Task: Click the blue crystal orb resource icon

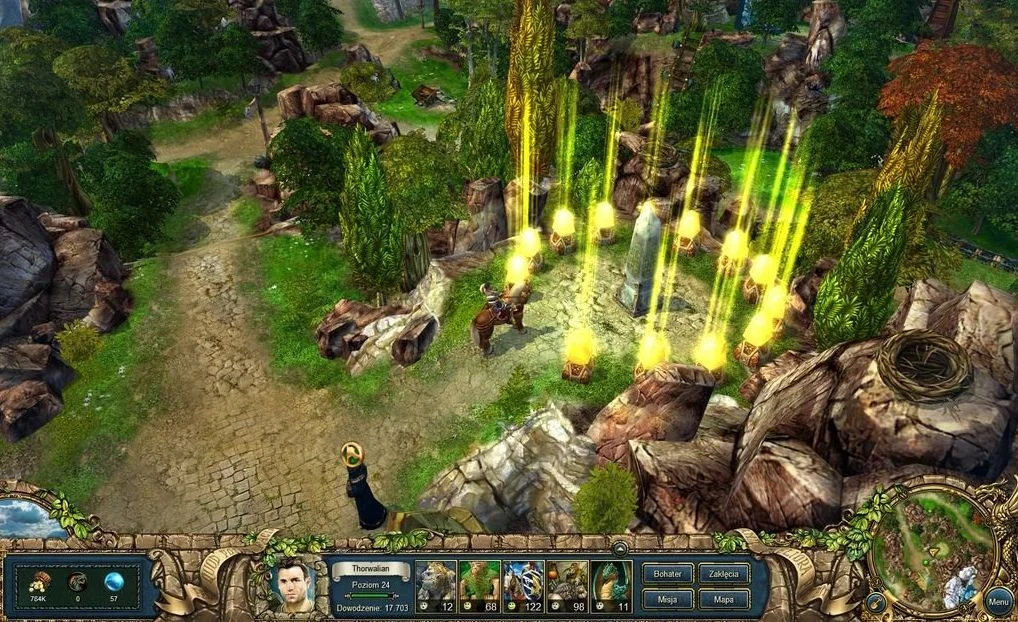Action: click(x=115, y=582)
